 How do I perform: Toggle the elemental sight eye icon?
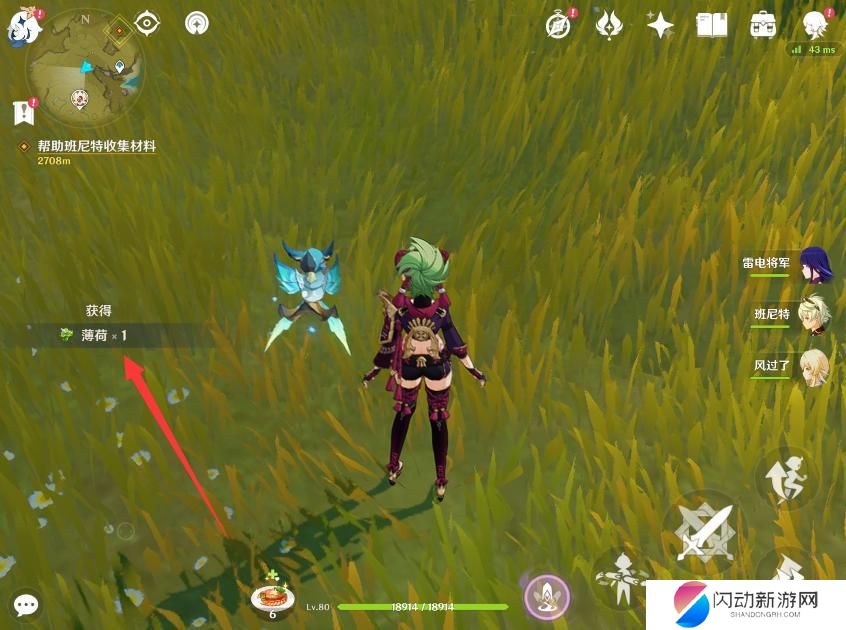pos(147,22)
